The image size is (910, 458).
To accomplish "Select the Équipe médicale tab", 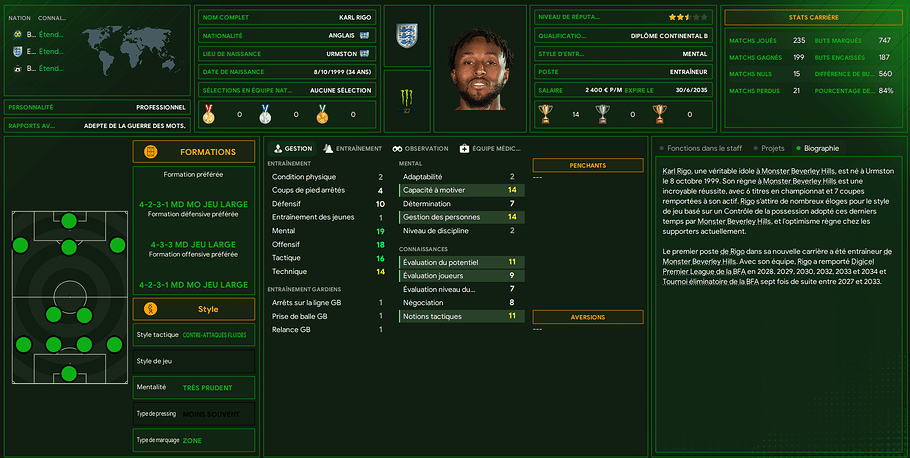I will click(490, 148).
